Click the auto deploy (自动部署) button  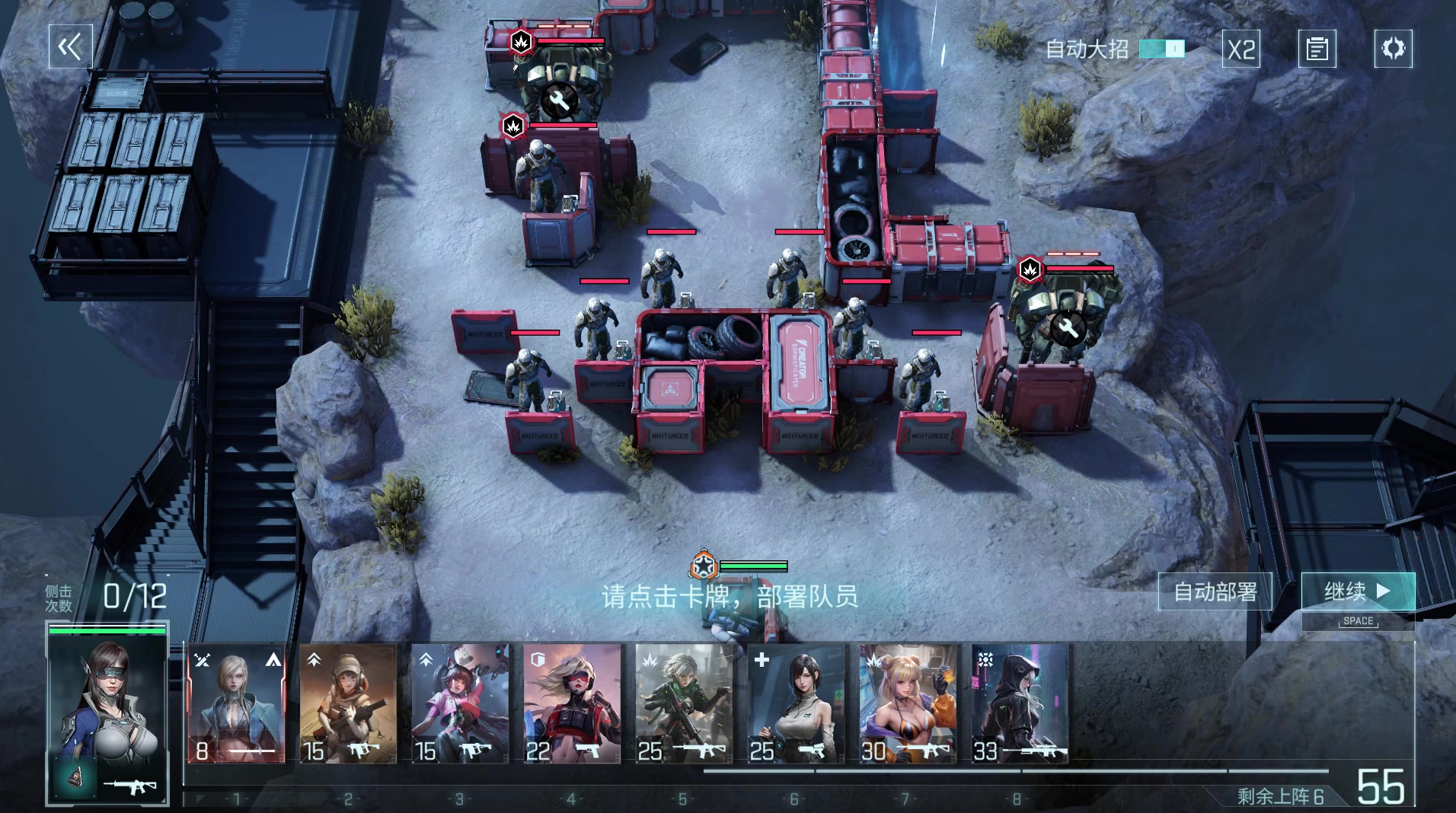[1215, 591]
